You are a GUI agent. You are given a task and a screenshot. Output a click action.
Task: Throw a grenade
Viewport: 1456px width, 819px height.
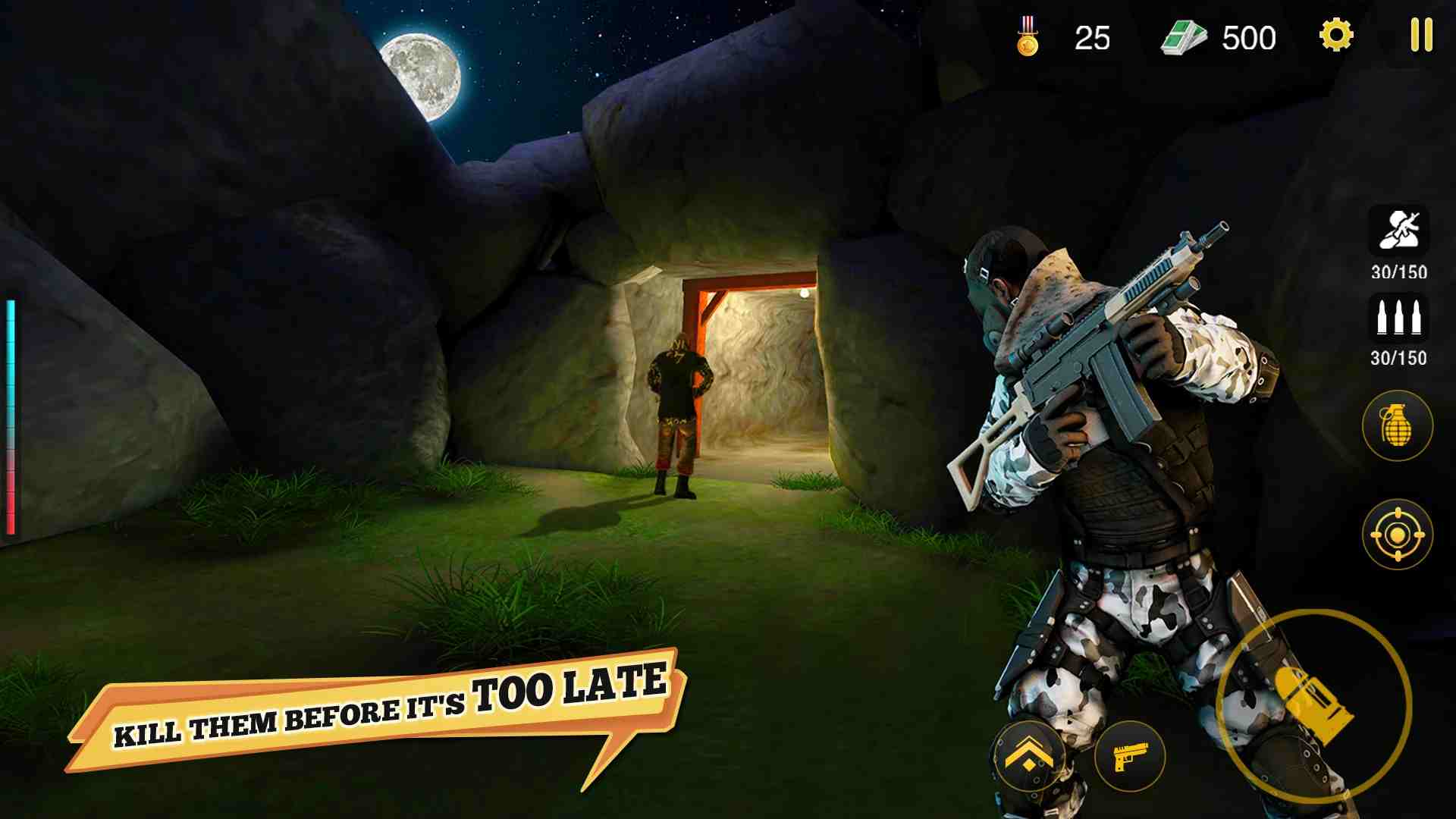pos(1398,427)
